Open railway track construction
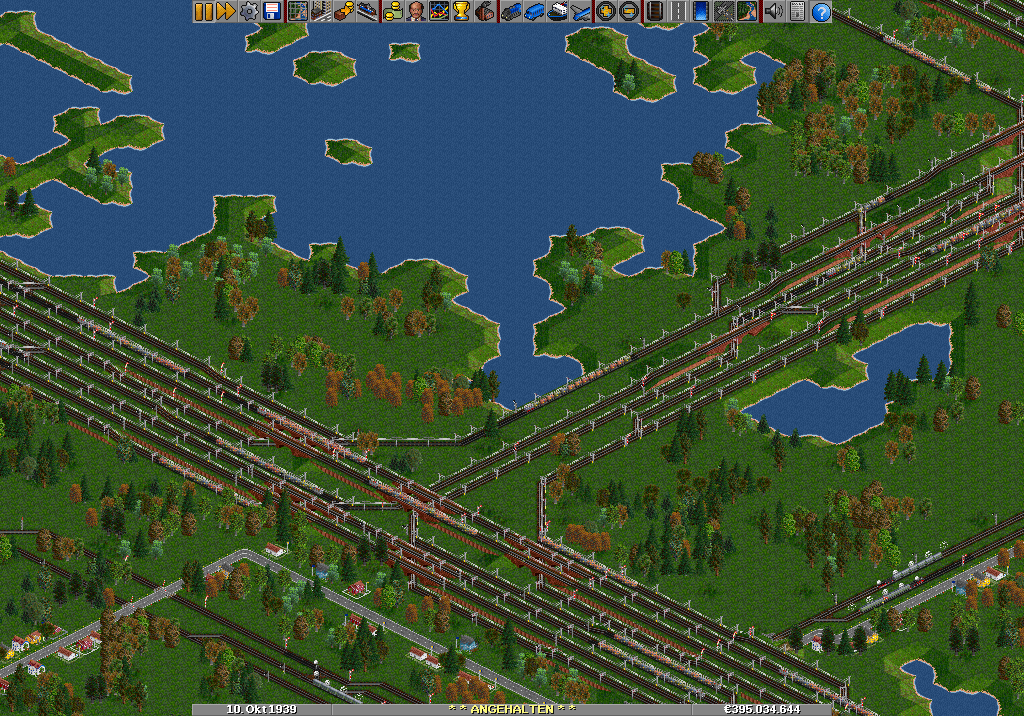 click(x=654, y=11)
